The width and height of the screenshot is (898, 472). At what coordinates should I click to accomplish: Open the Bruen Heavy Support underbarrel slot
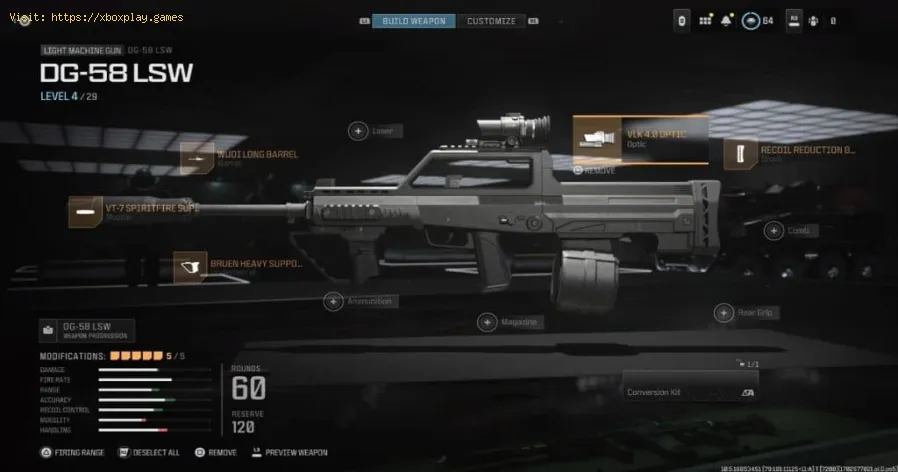238,267
